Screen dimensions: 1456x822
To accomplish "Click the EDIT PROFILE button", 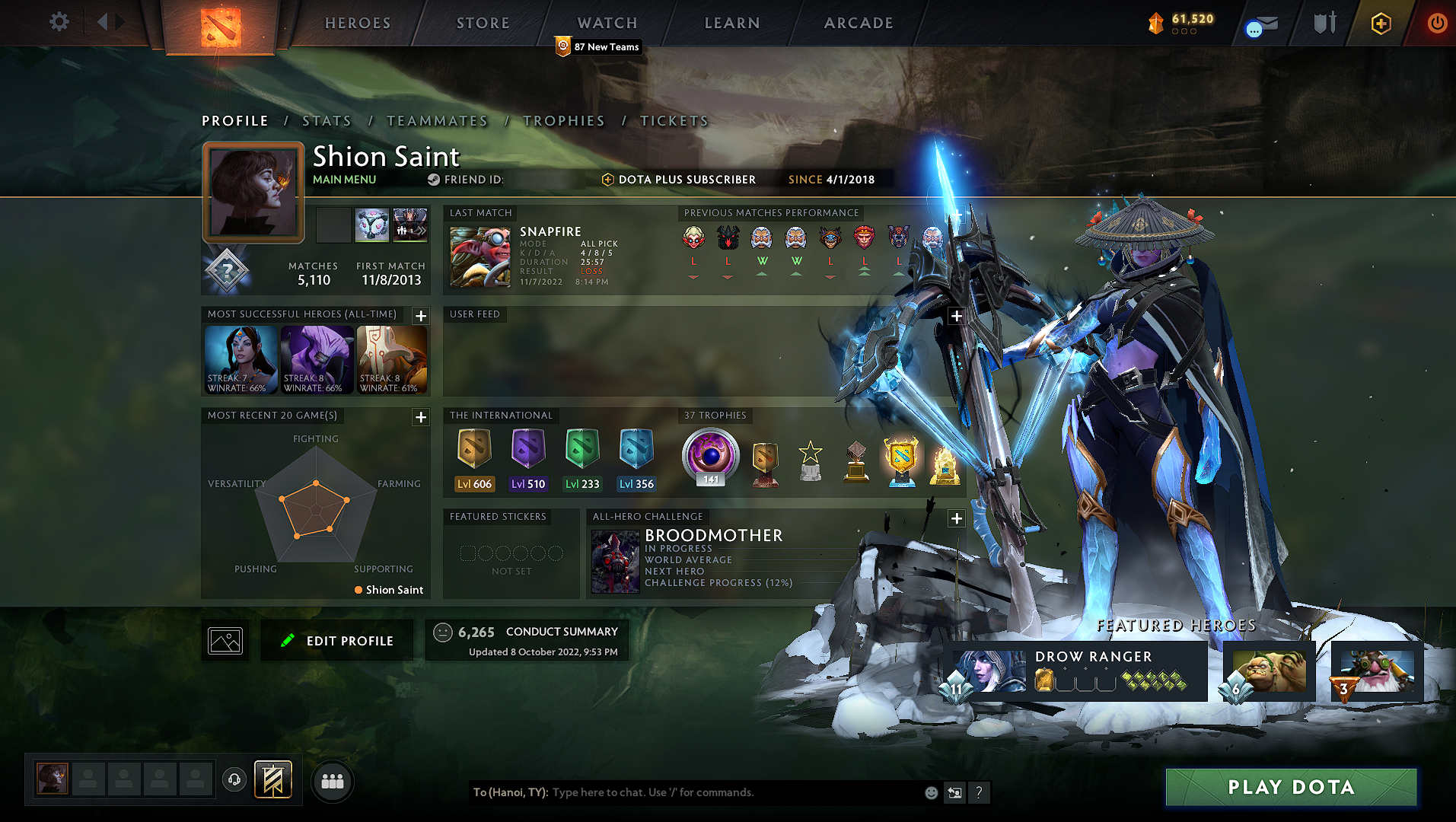I will (x=336, y=640).
